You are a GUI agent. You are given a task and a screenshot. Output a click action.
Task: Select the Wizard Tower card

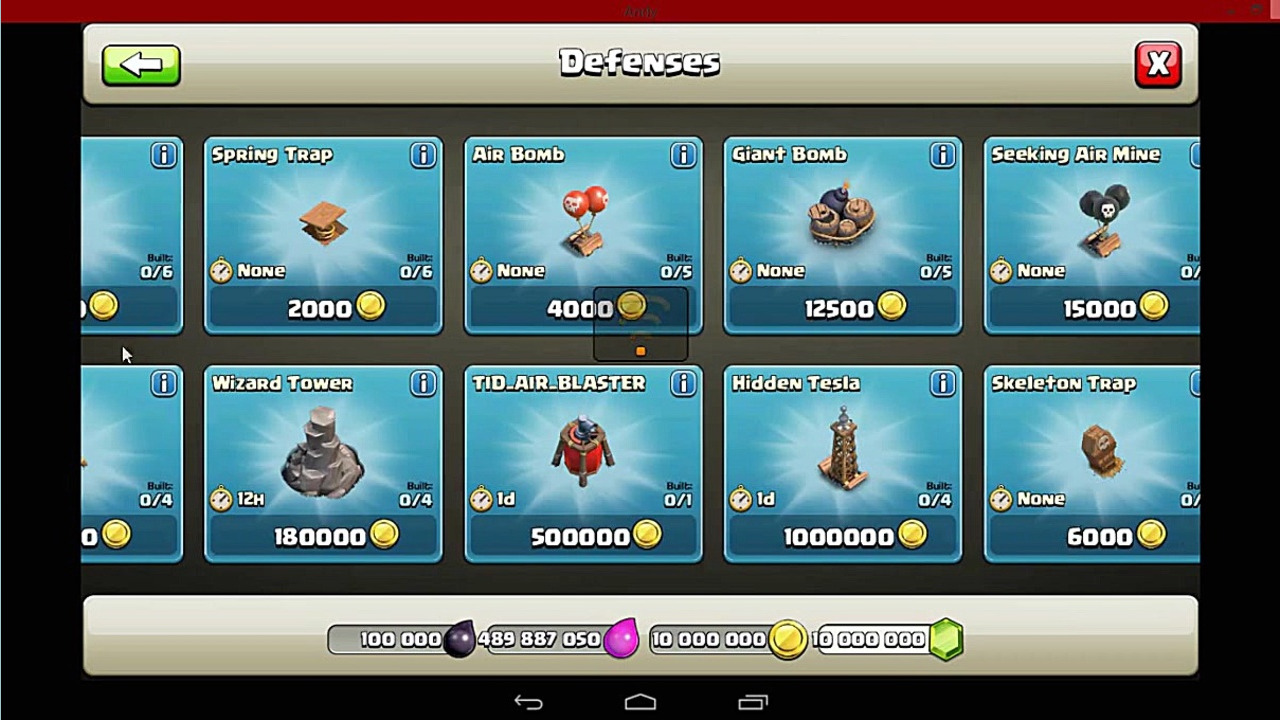point(322,460)
